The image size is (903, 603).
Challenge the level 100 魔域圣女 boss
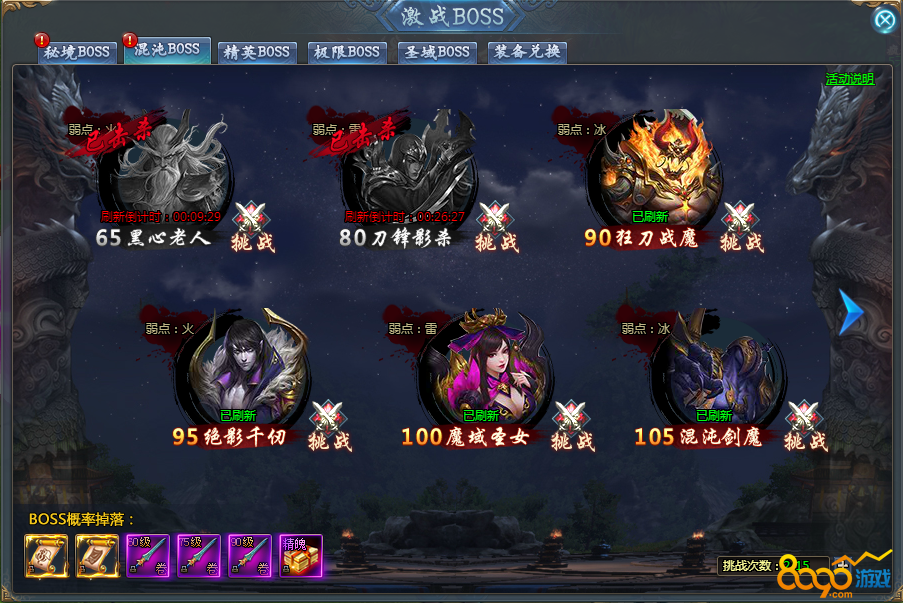coord(572,427)
